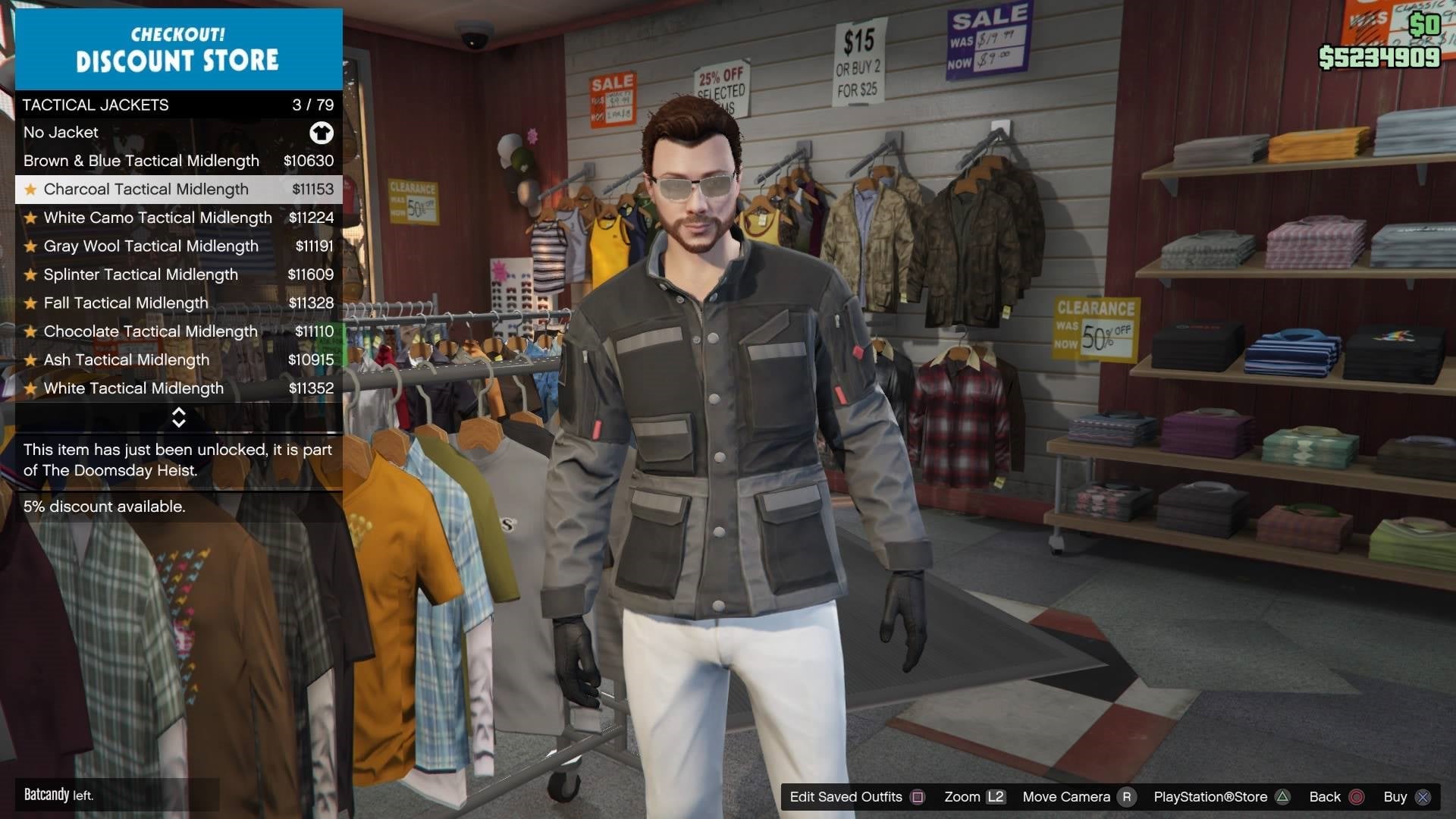The height and width of the screenshot is (819, 1456).
Task: Select the Gray Wool Tactical Midlength jacket
Action: pos(150,246)
